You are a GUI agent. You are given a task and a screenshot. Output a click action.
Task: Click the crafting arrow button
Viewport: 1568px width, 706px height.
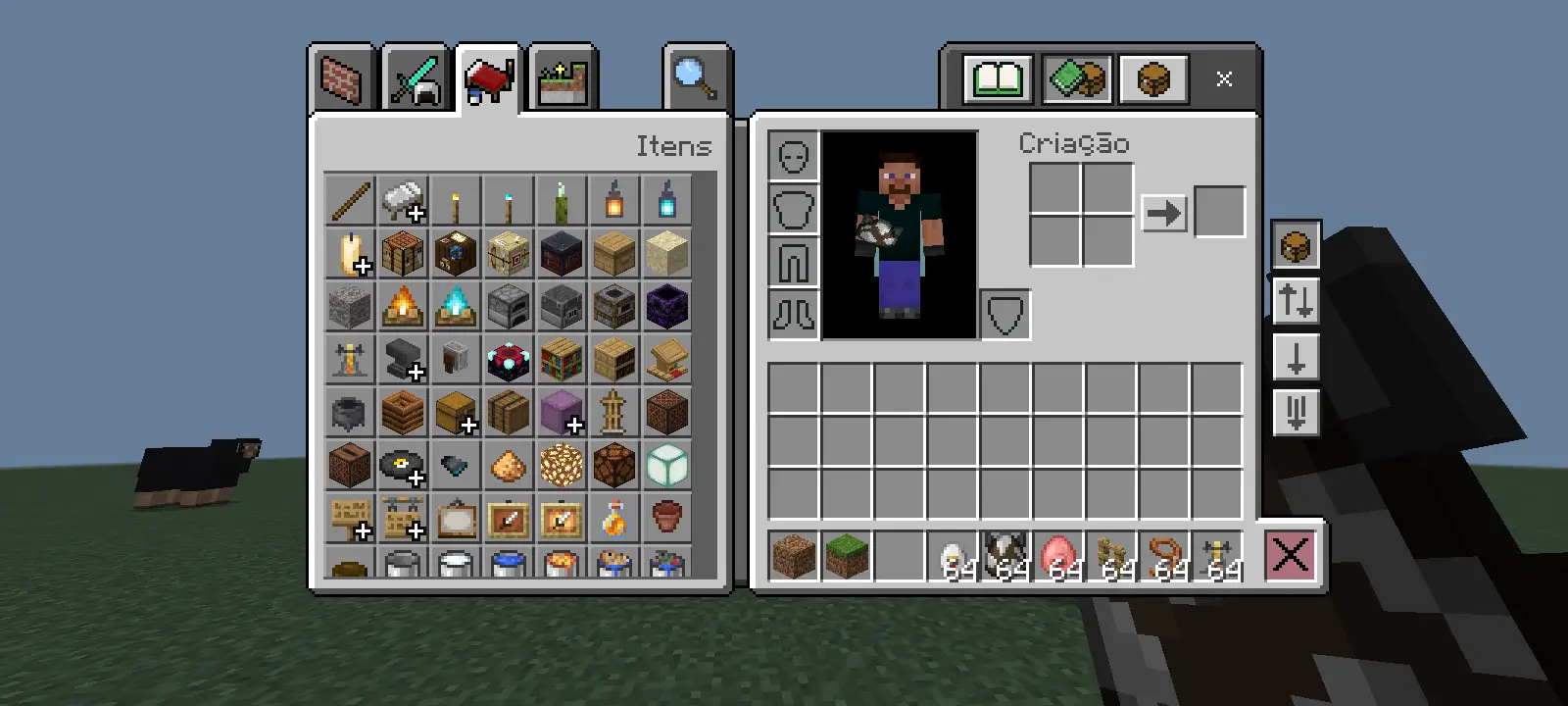click(1163, 213)
